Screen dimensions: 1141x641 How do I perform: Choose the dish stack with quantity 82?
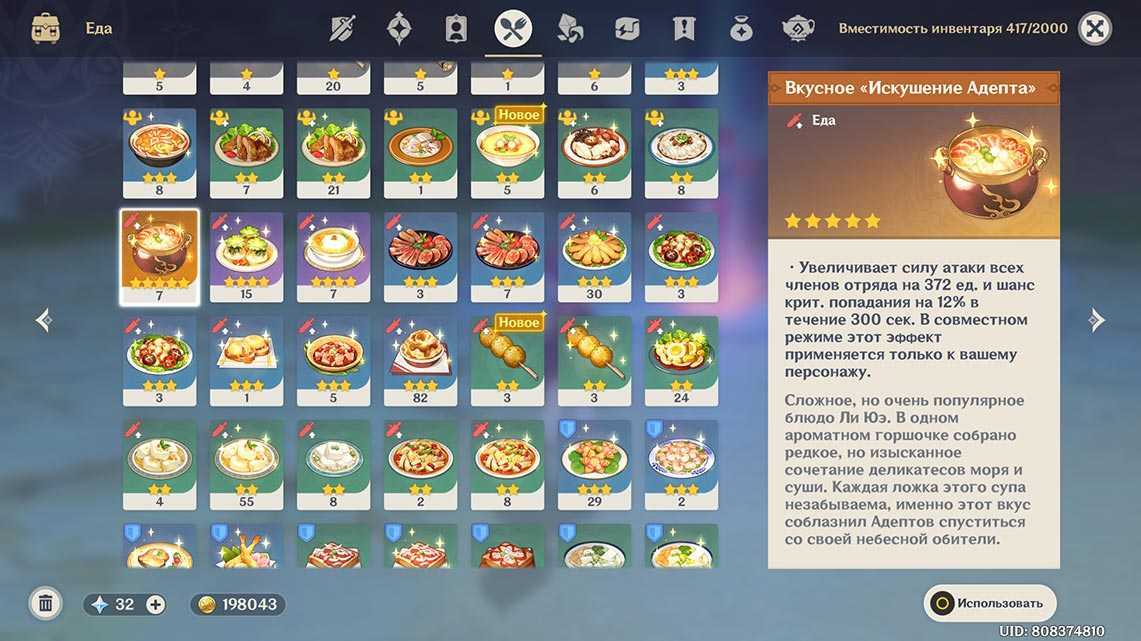click(x=420, y=360)
